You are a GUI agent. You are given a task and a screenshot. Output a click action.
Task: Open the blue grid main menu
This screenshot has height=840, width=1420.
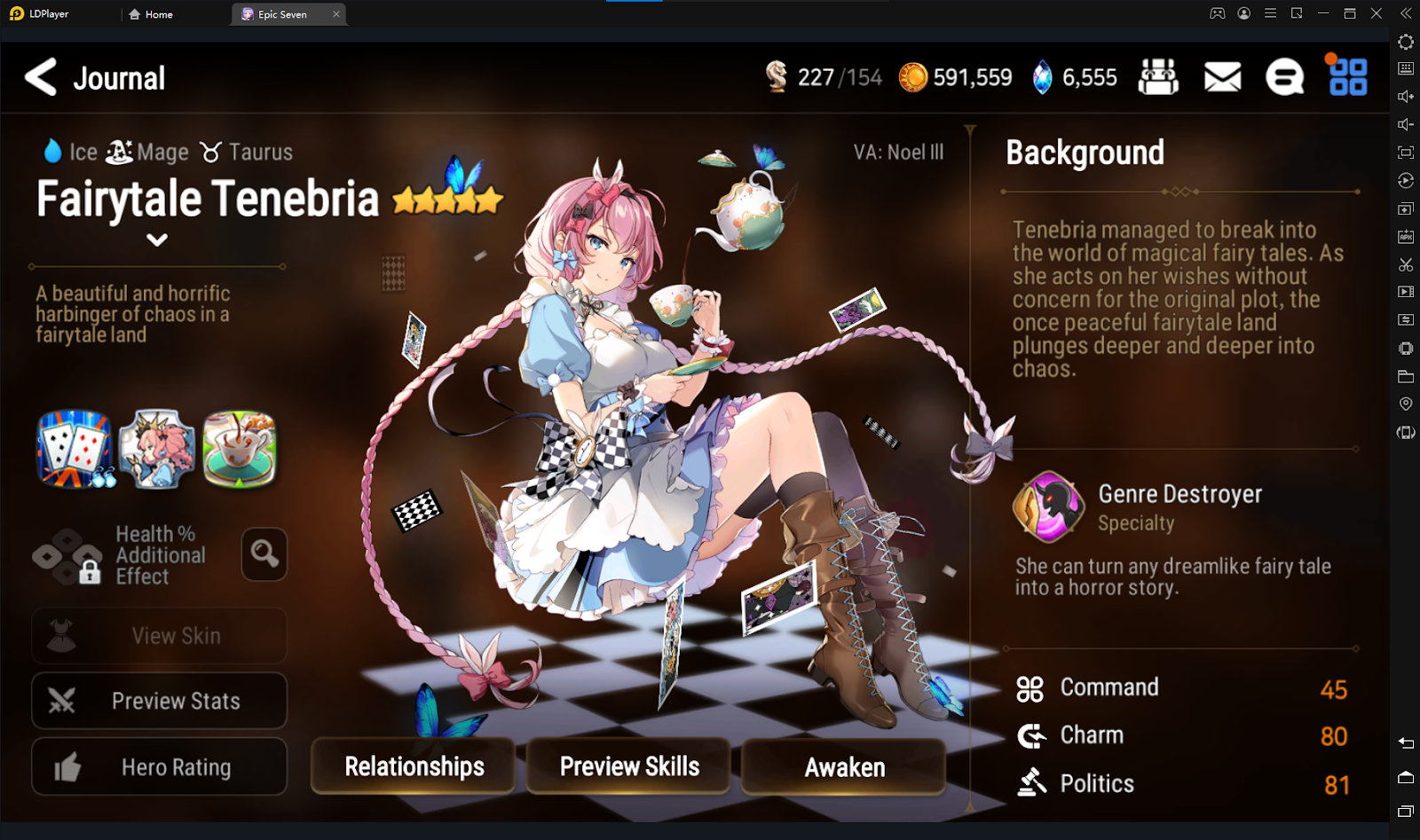(1347, 77)
